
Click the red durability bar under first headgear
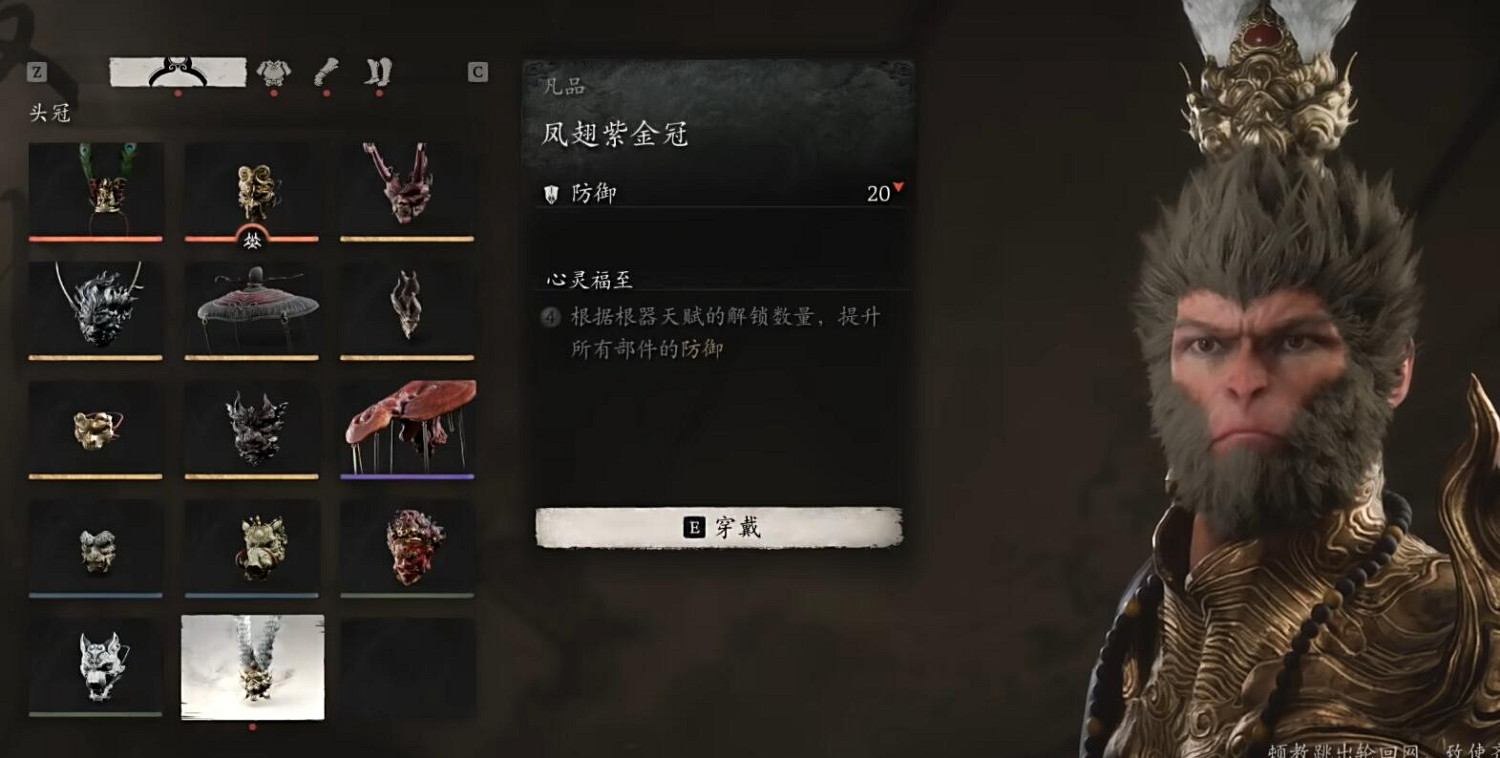click(96, 237)
